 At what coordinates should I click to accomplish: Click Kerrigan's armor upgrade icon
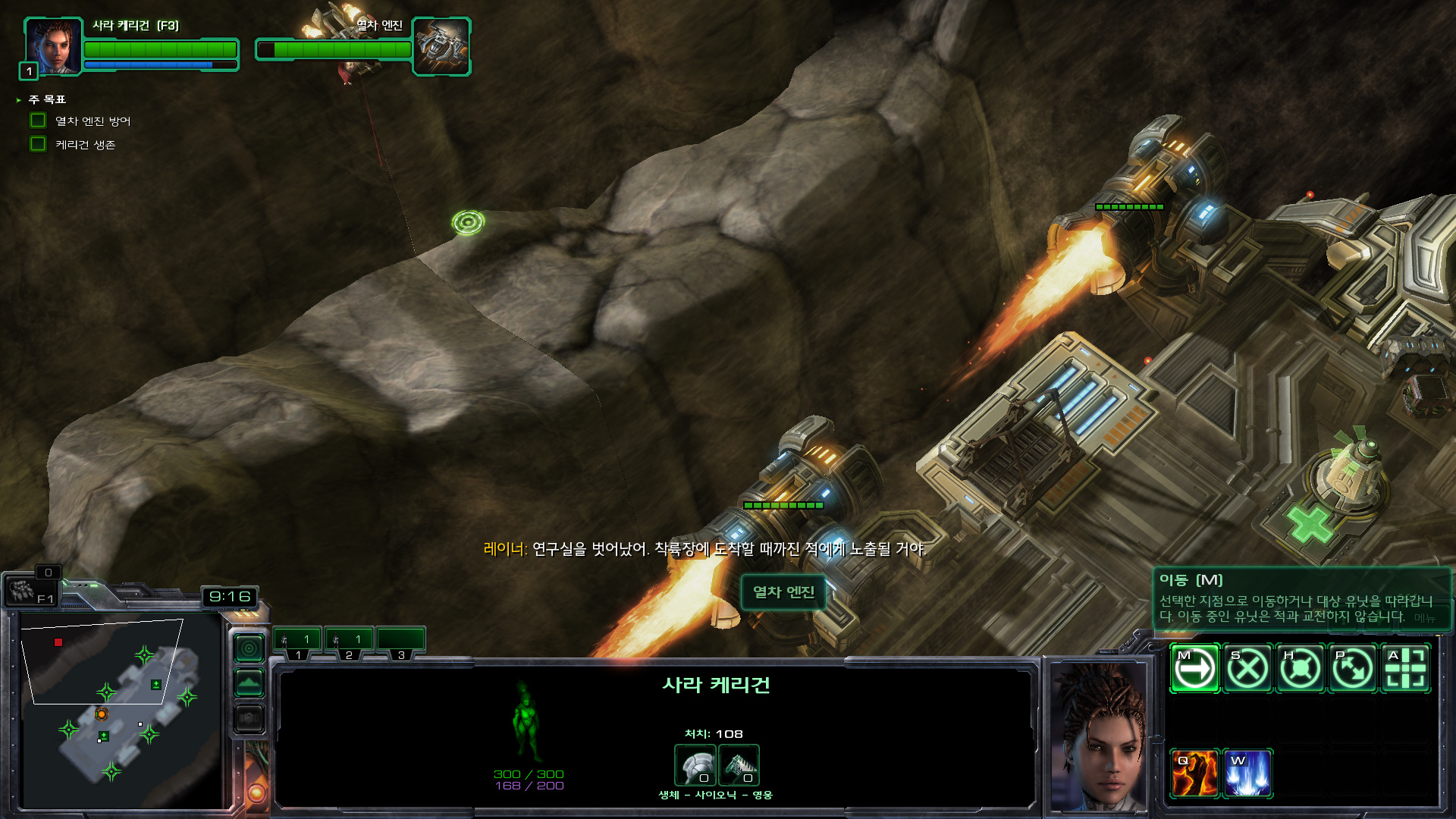[x=695, y=765]
